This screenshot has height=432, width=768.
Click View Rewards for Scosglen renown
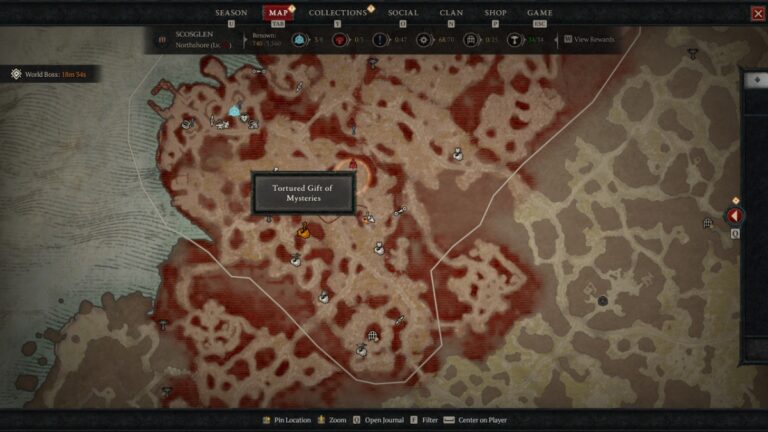point(590,40)
